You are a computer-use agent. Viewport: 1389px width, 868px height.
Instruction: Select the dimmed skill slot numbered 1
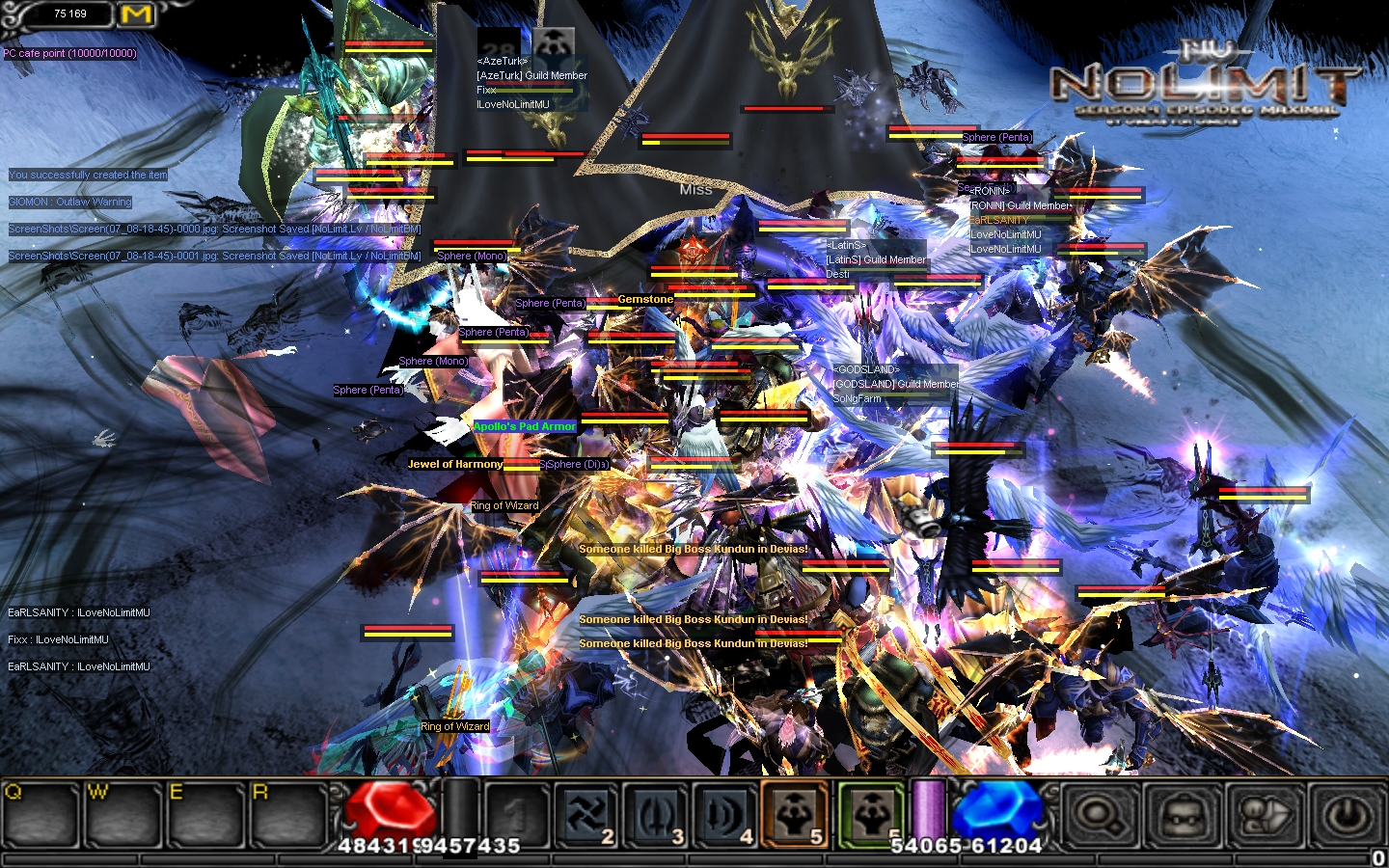[516, 815]
